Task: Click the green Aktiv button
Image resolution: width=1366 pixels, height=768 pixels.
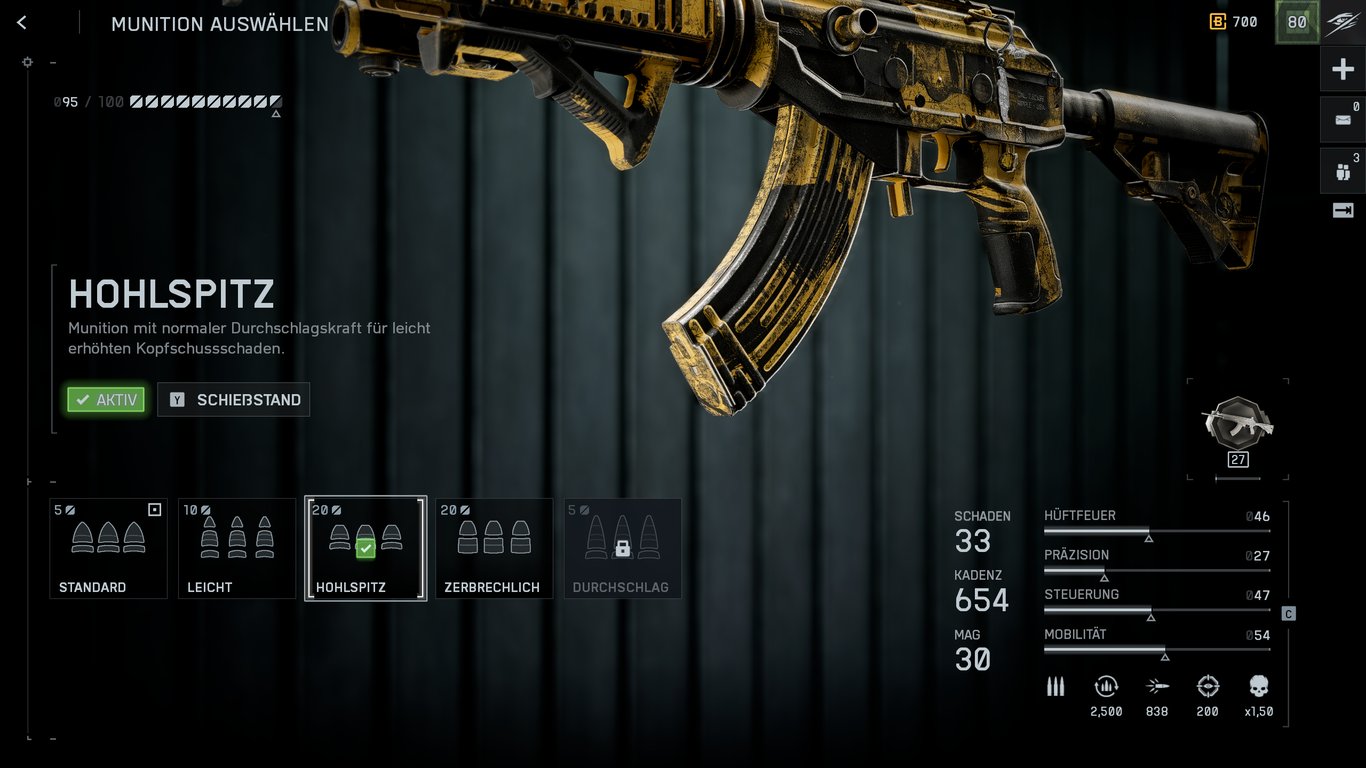Action: pos(106,400)
